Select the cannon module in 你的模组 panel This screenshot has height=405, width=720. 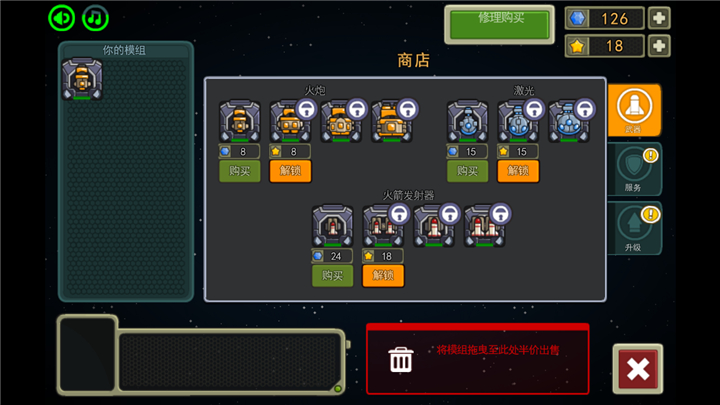pos(81,79)
